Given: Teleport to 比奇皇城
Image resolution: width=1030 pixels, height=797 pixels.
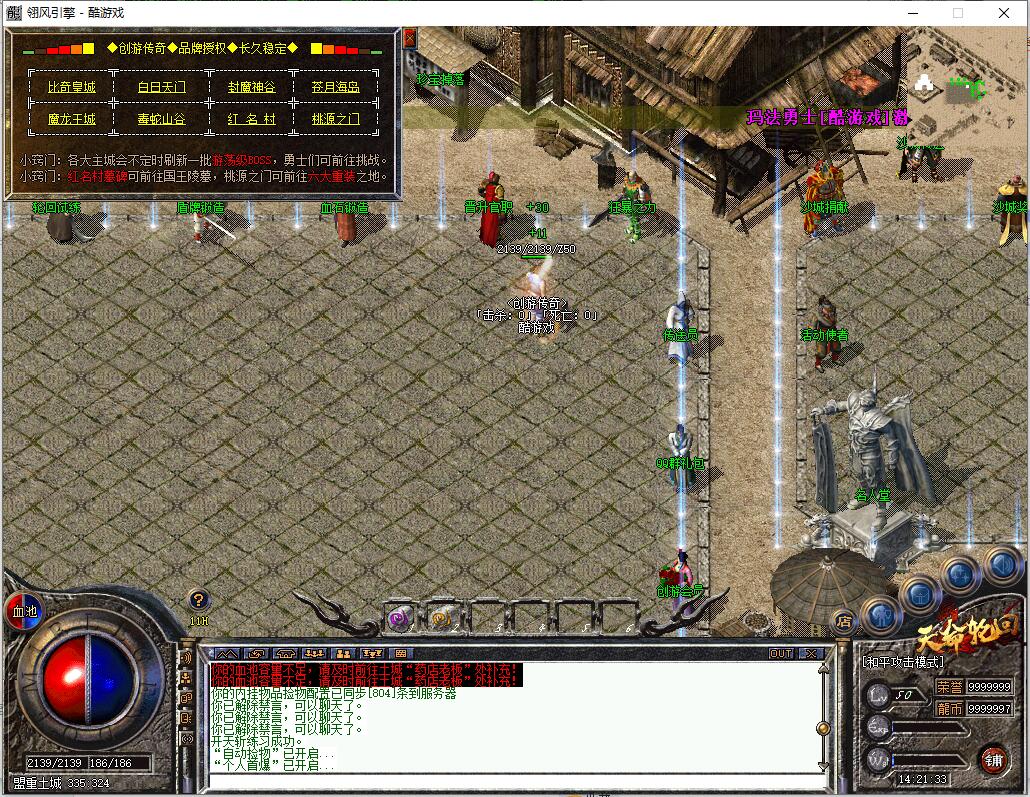Looking at the screenshot, I should [72, 87].
